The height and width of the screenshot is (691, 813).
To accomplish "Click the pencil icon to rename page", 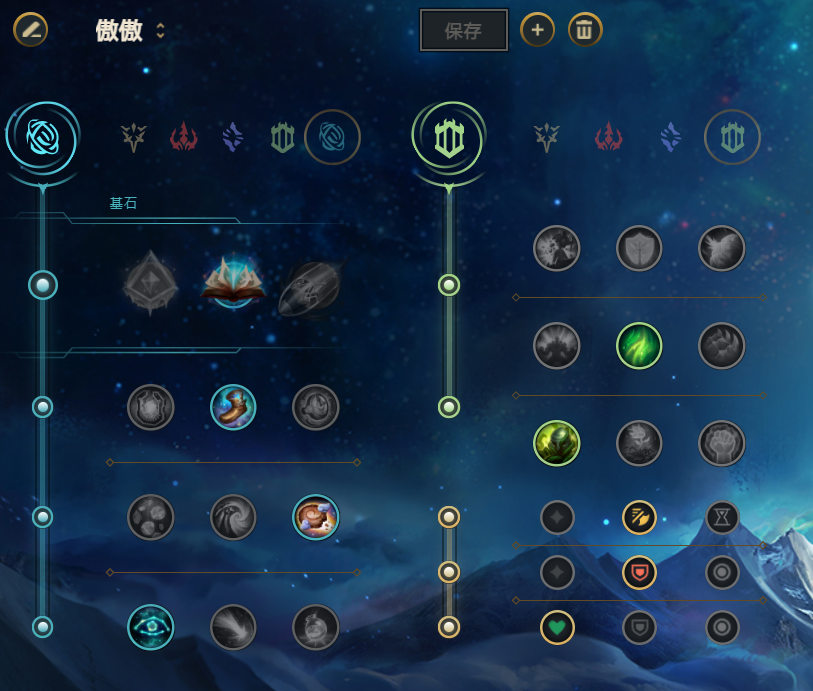I will click(30, 30).
